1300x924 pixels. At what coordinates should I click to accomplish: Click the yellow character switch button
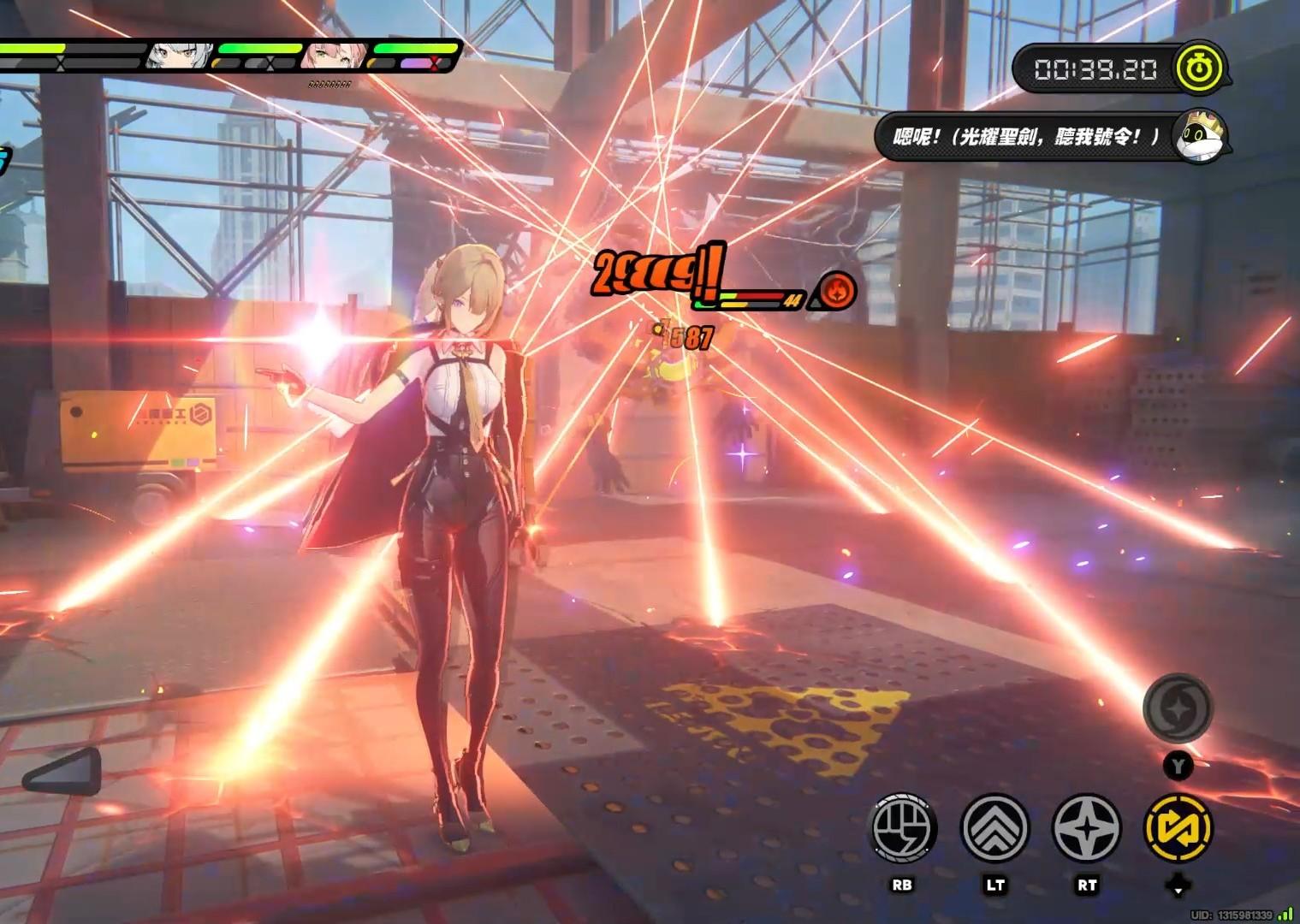[x=1178, y=827]
